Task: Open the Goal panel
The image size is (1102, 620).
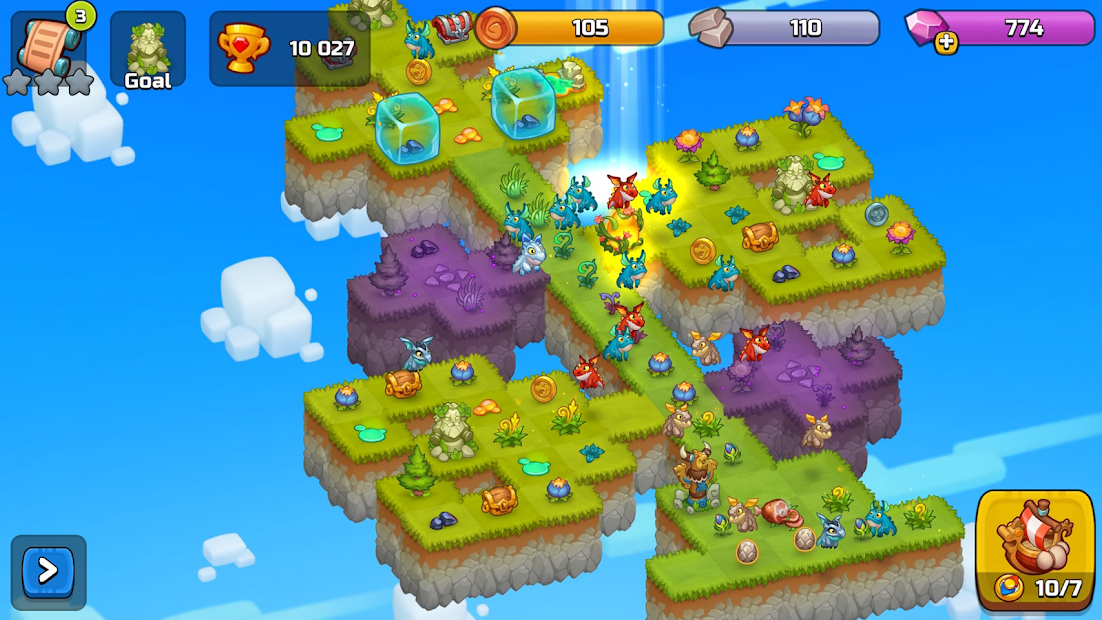Action: coord(147,50)
